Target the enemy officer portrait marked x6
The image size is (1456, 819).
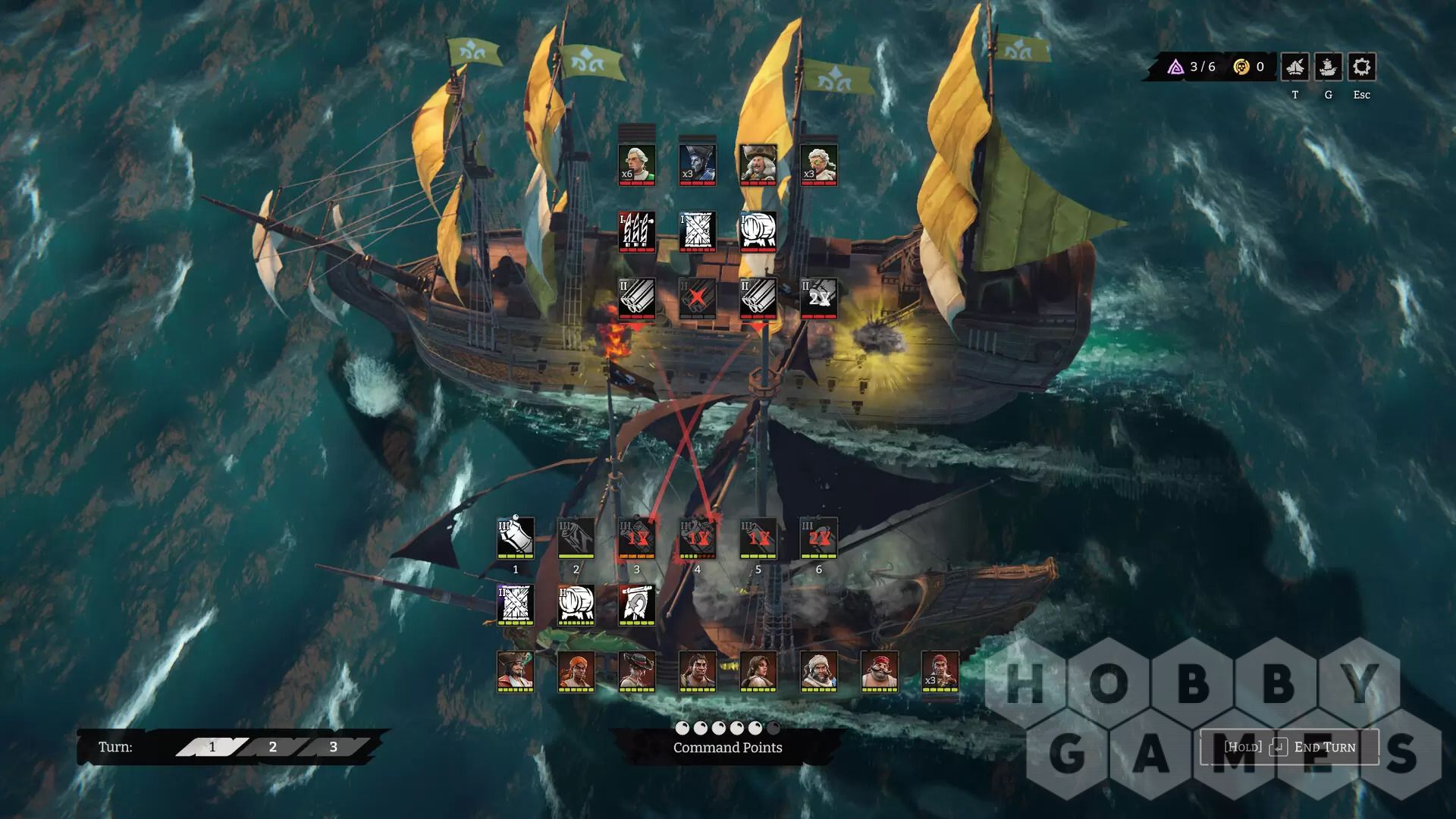[637, 165]
